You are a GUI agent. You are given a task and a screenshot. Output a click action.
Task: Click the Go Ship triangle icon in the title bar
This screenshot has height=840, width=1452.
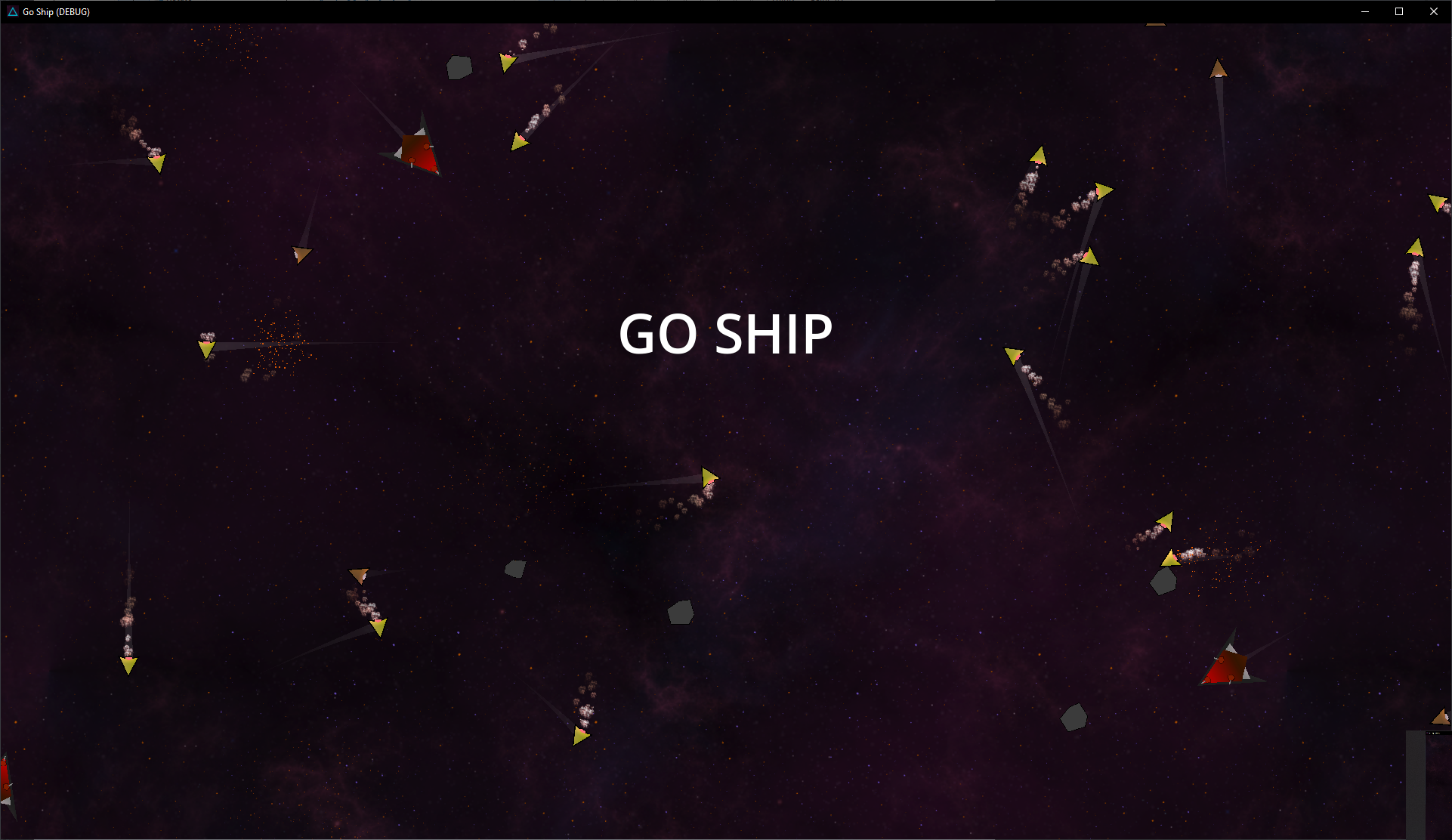pos(11,11)
